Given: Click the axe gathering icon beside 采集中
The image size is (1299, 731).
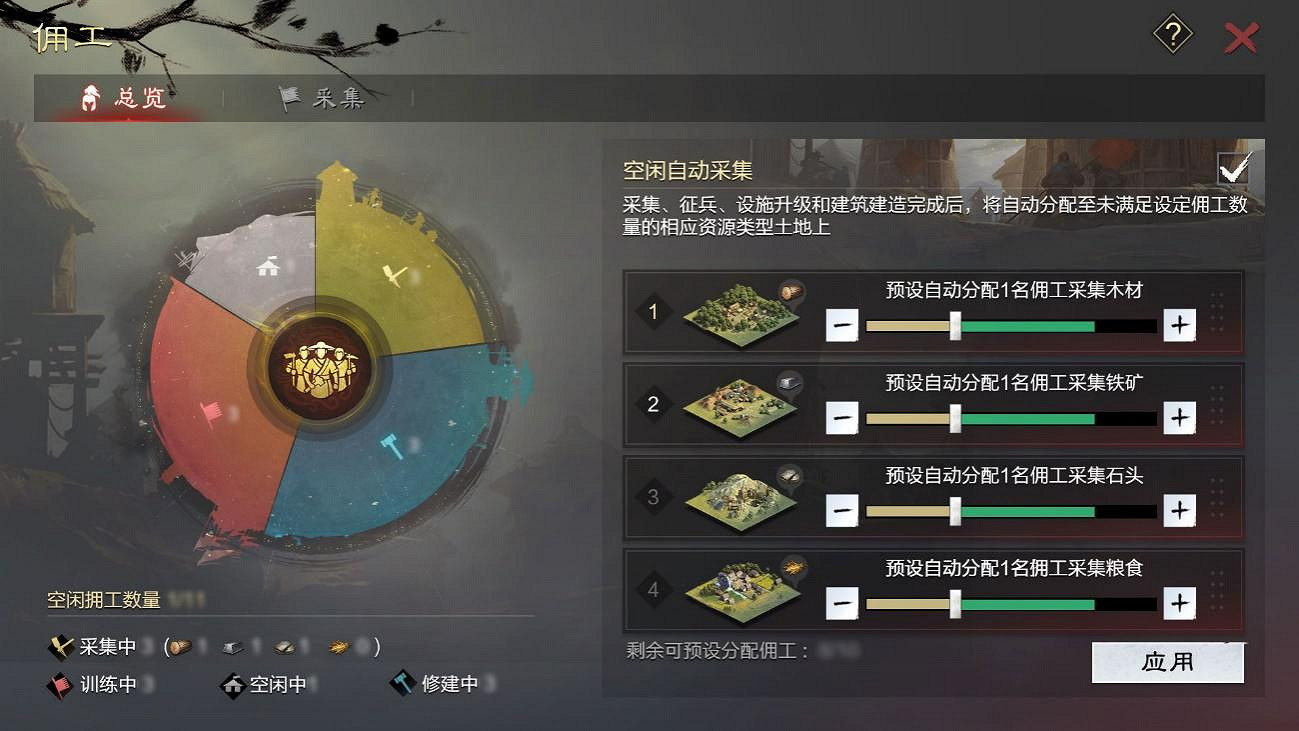Looking at the screenshot, I should tap(62, 647).
